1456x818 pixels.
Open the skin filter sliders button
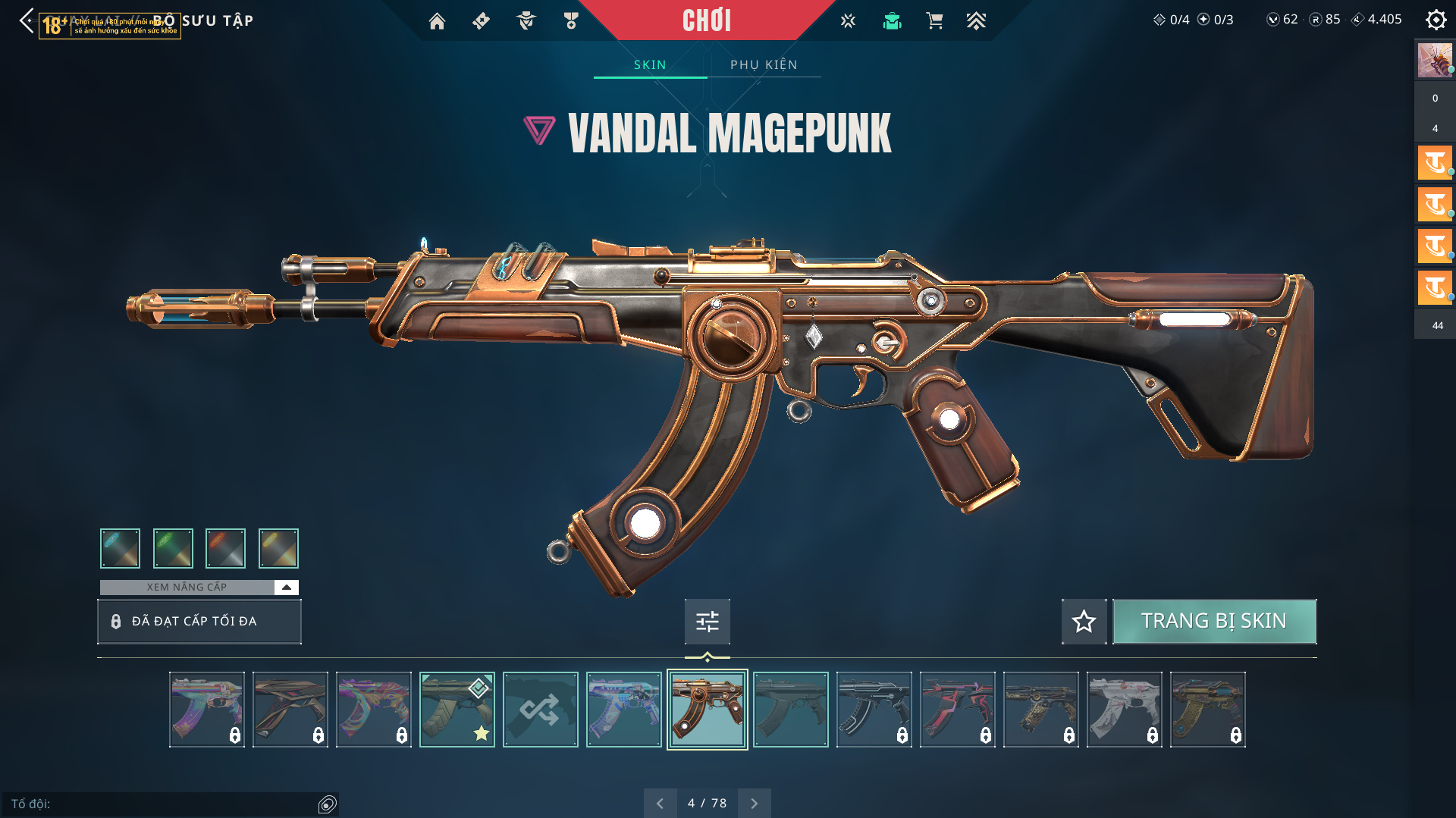707,622
